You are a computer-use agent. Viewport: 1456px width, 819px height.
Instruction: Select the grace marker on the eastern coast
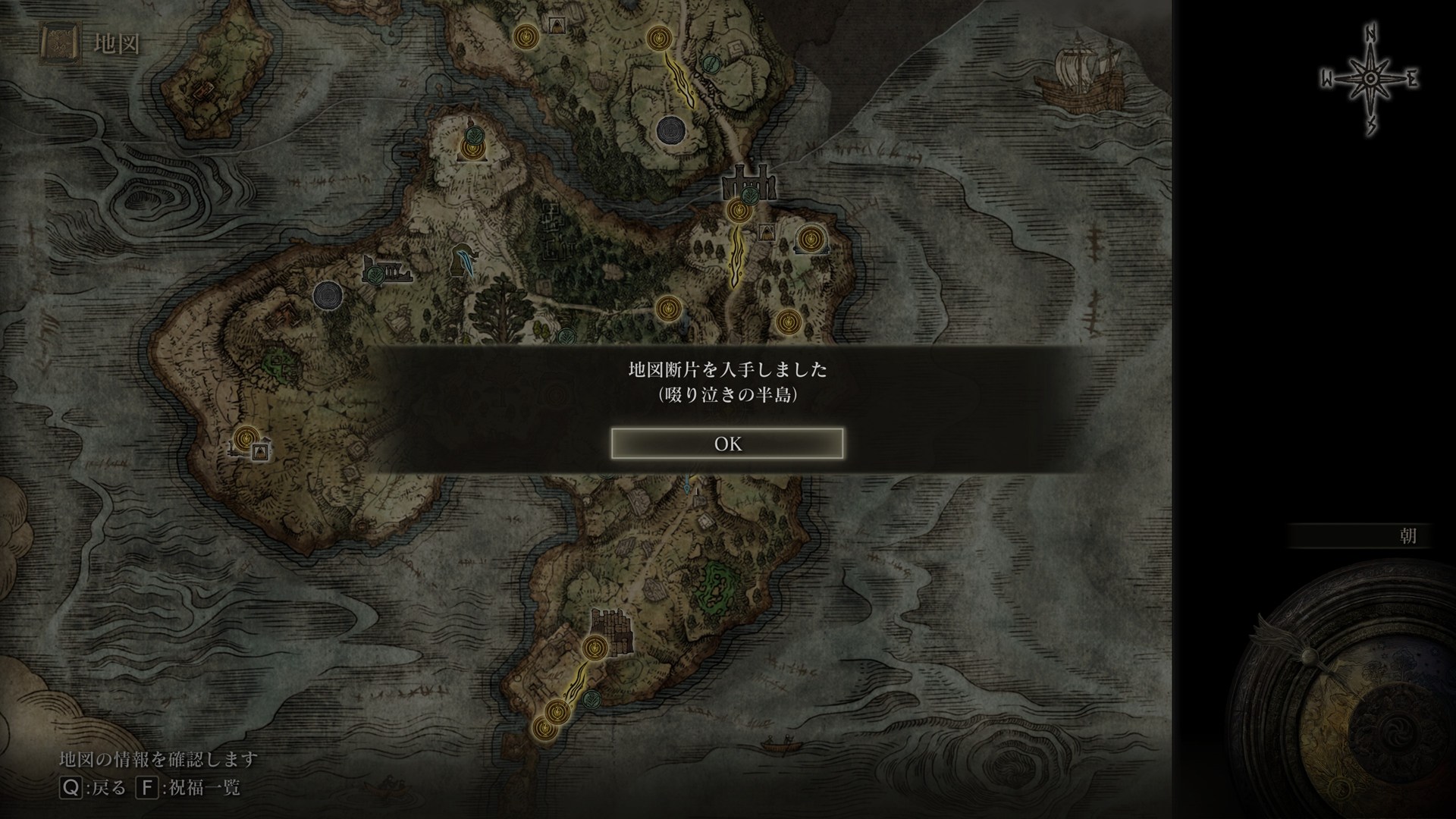click(811, 240)
